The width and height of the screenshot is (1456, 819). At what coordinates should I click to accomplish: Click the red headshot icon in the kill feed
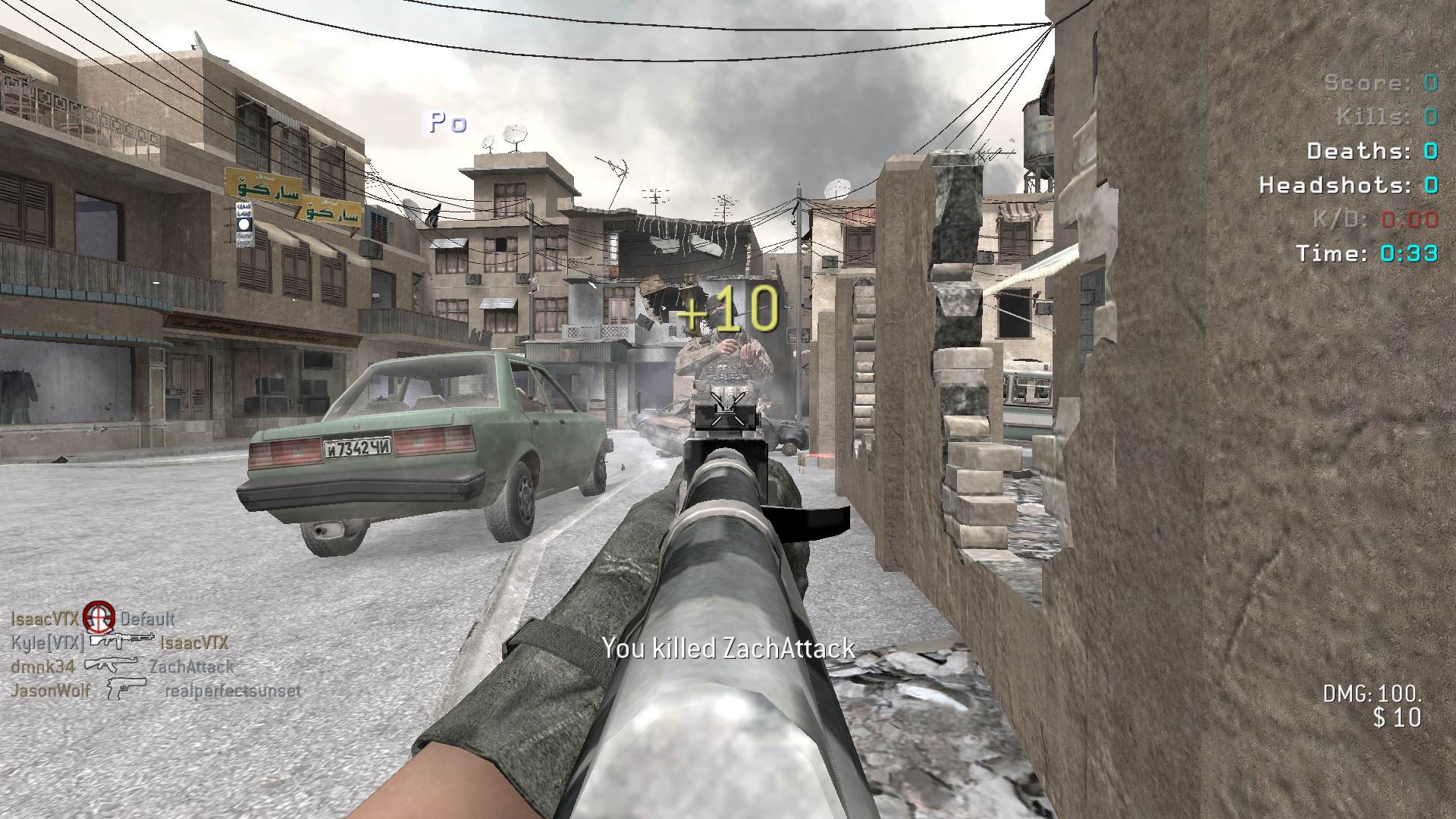99,618
